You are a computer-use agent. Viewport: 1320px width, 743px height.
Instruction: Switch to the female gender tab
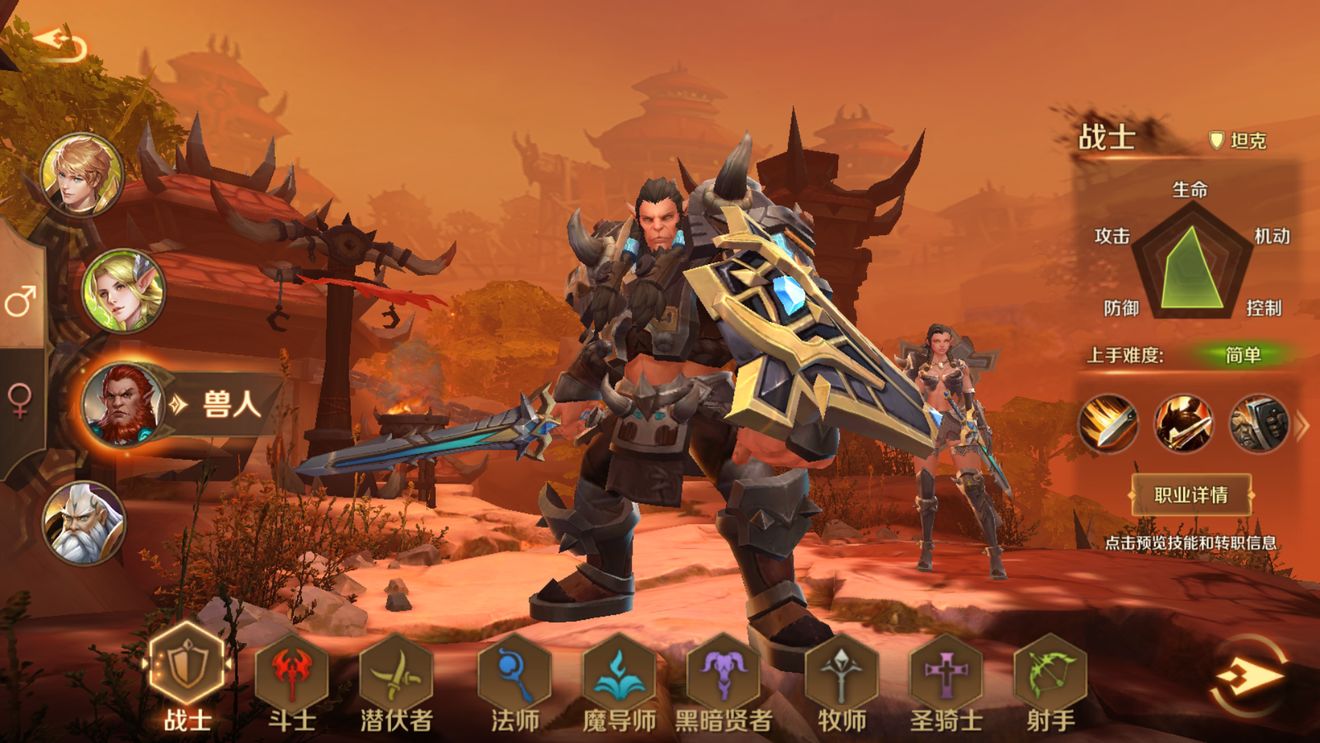pyautogui.click(x=20, y=400)
